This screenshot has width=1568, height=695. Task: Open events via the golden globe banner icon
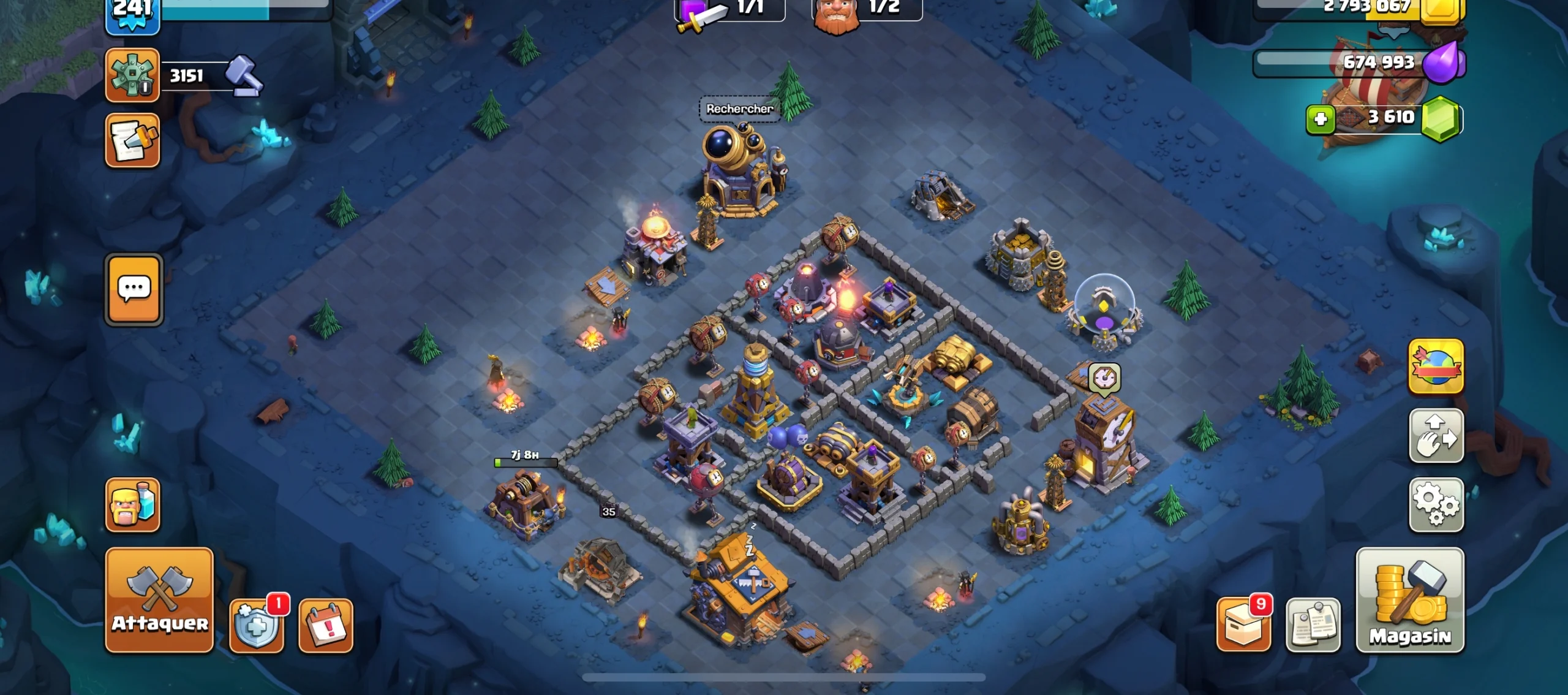(1436, 368)
